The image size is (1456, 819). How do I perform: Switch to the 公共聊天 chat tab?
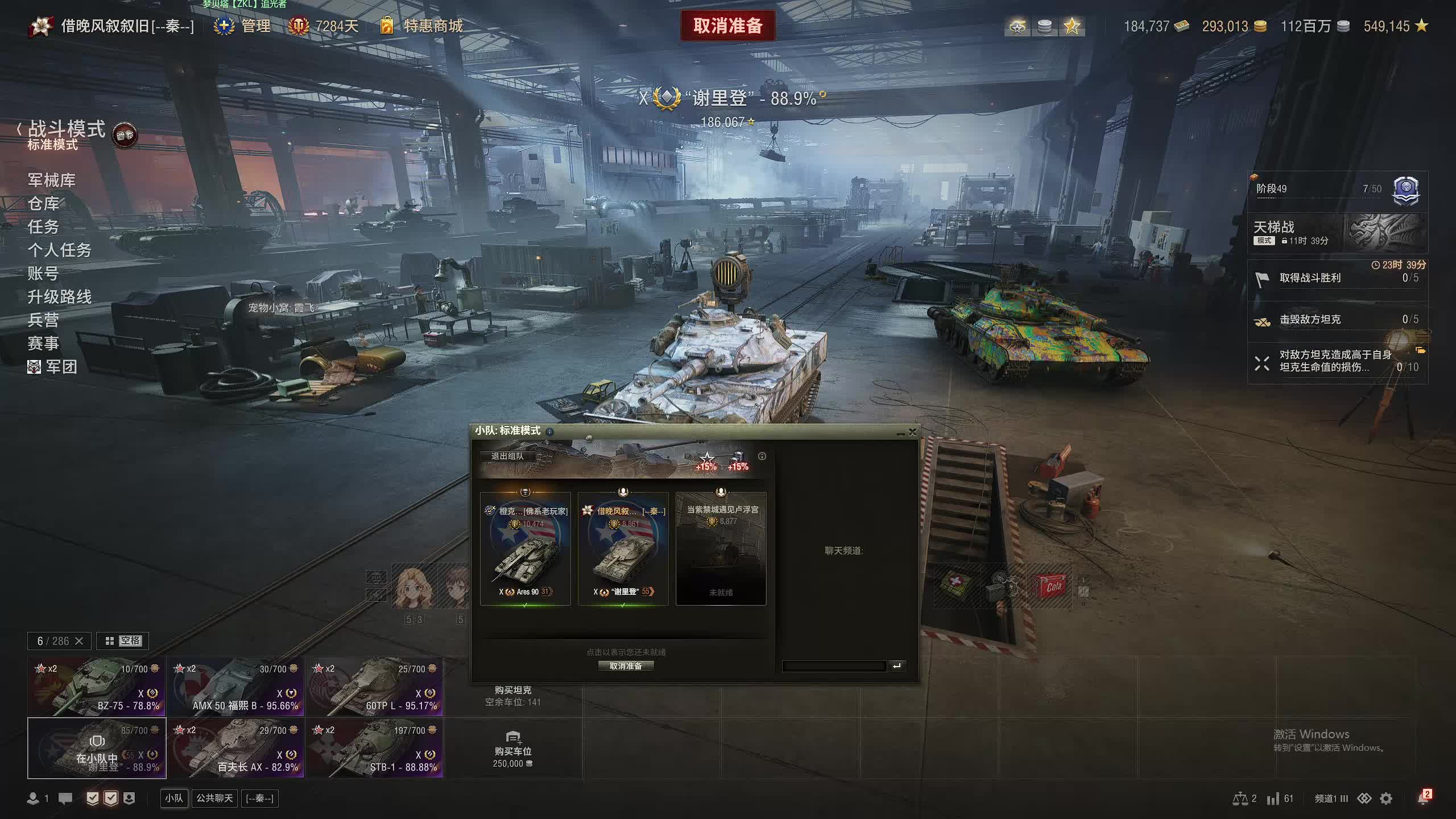[x=214, y=799]
